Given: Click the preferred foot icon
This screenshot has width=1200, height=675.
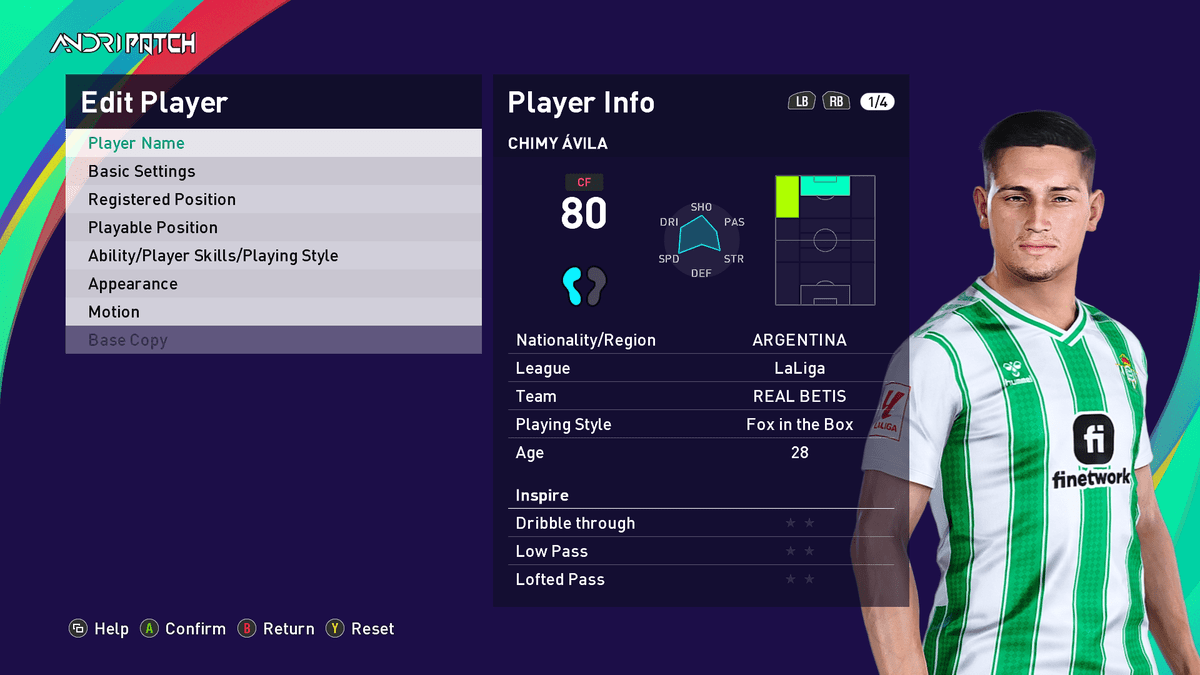Looking at the screenshot, I should [x=584, y=286].
